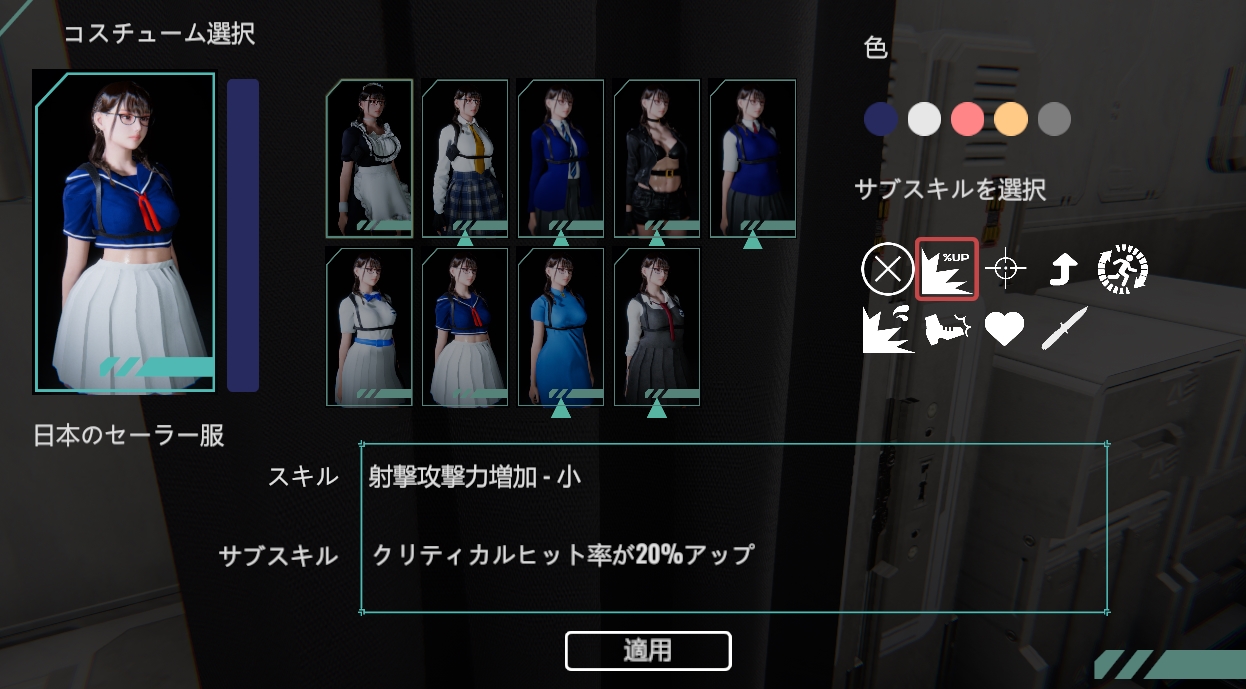Remove sub skill with the crossed circle icon
Image resolution: width=1246 pixels, height=689 pixels.
(x=887, y=269)
